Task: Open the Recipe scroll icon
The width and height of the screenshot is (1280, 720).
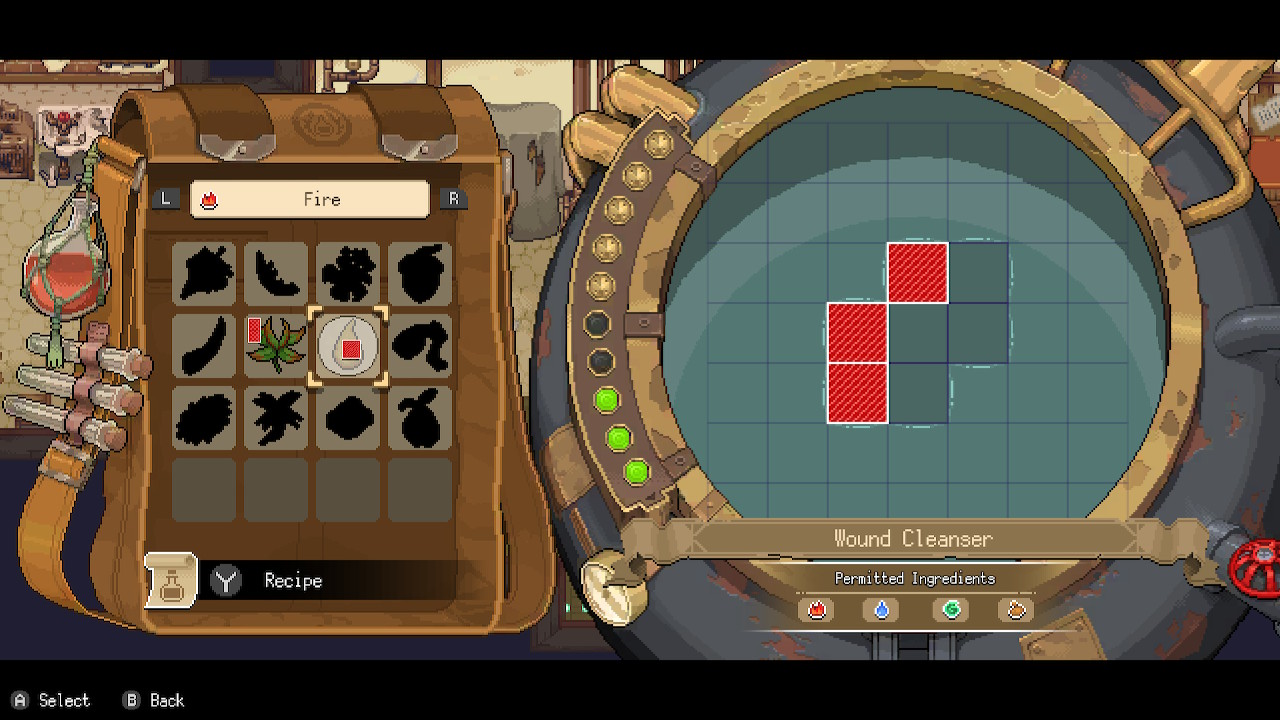Action: (x=170, y=580)
